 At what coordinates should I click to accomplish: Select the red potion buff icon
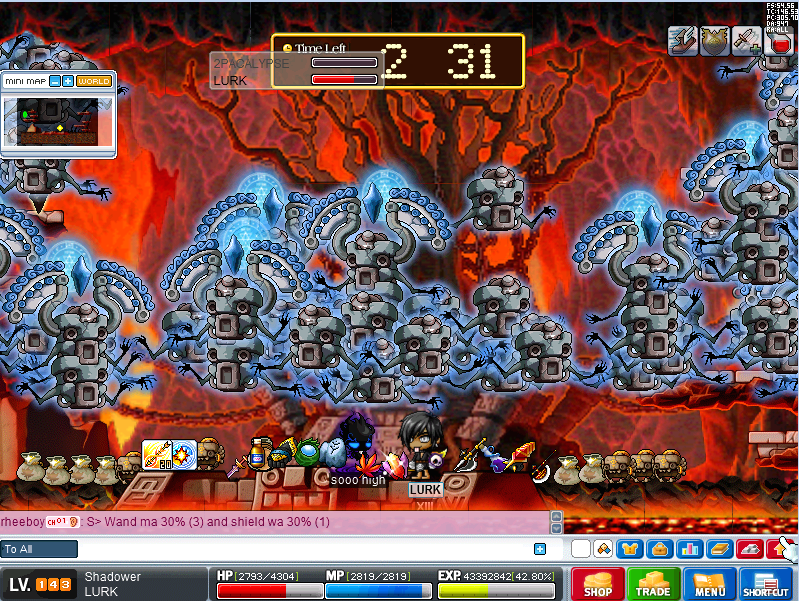[778, 41]
